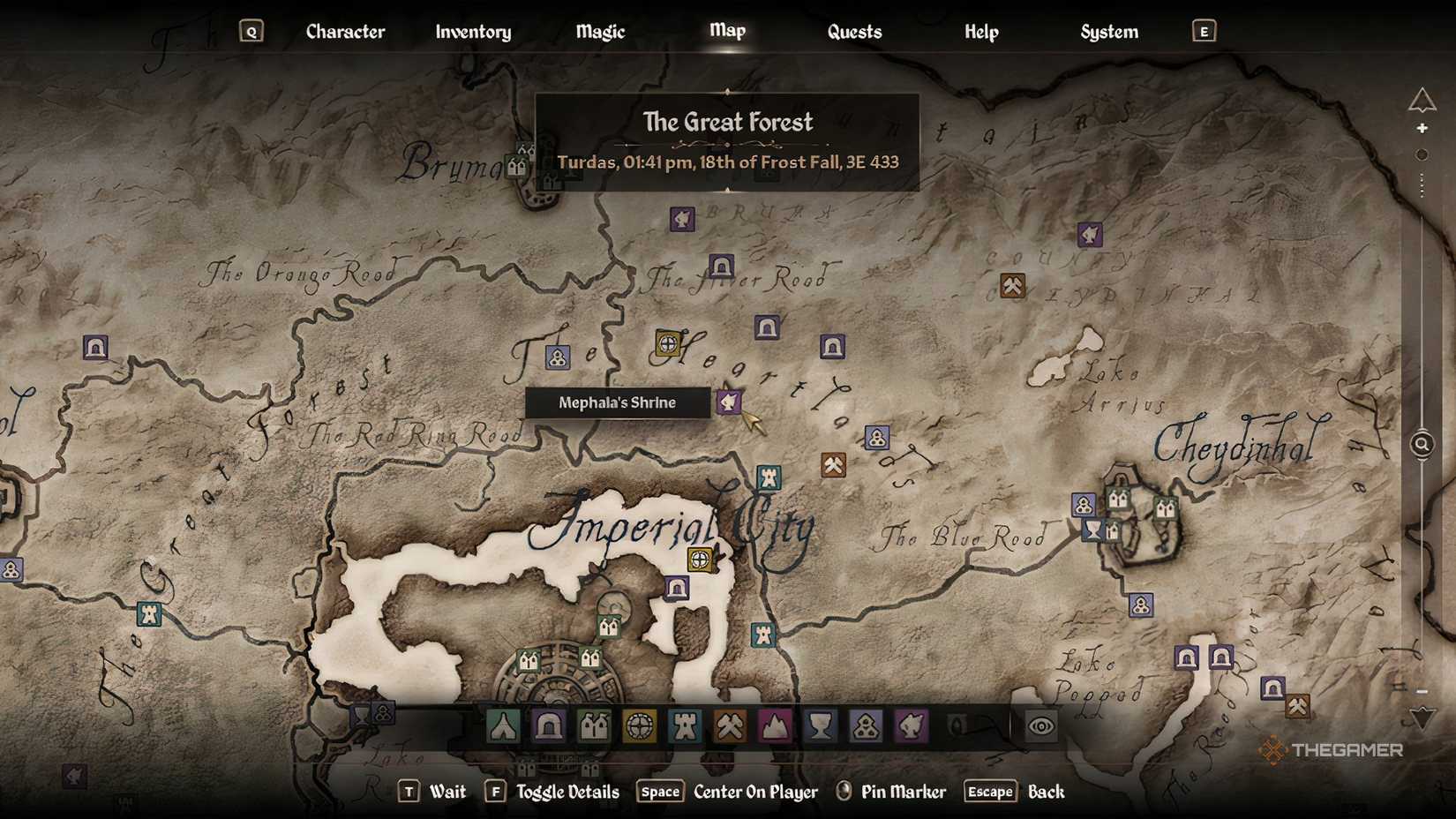This screenshot has width=1456, height=819.
Task: Select the fort tower filter icon
Action: tap(684, 726)
